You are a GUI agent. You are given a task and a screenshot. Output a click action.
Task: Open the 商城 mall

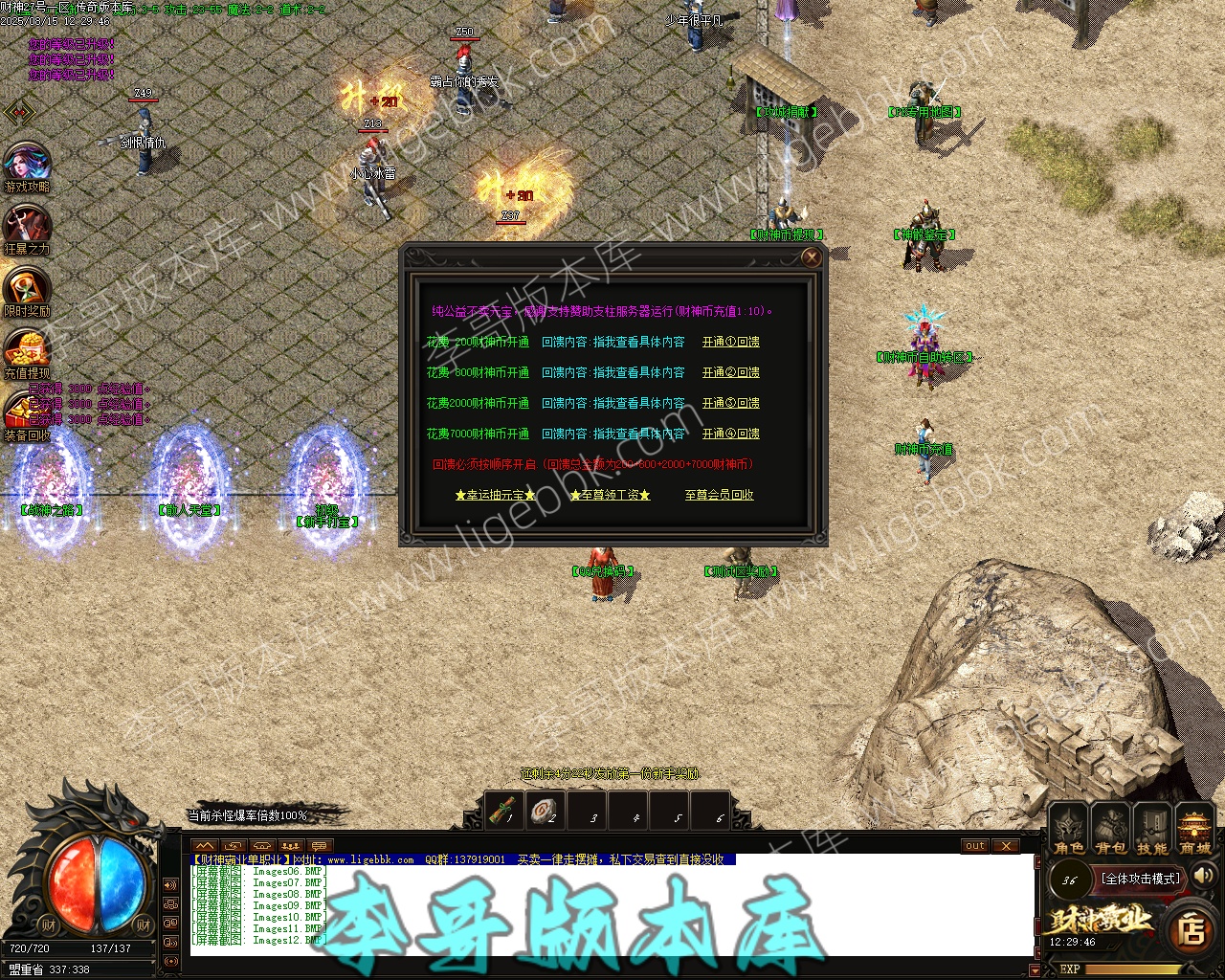tap(1194, 830)
